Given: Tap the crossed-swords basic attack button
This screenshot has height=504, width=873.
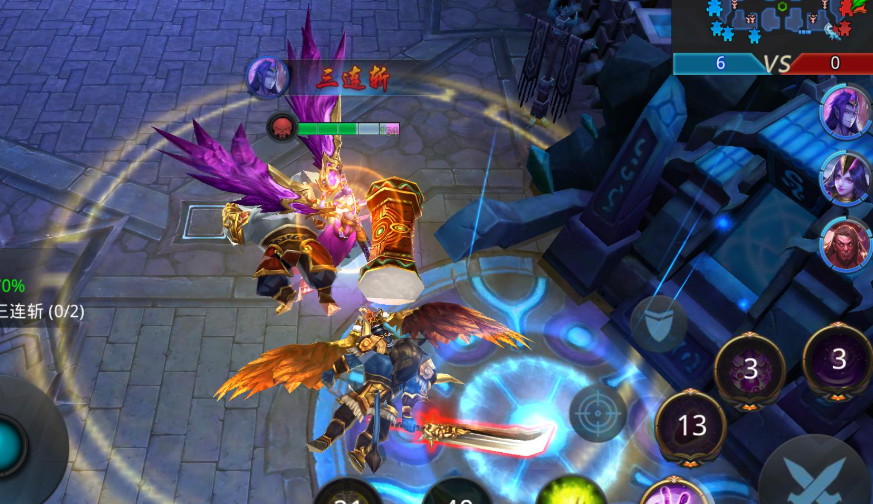Looking at the screenshot, I should 817,475.
